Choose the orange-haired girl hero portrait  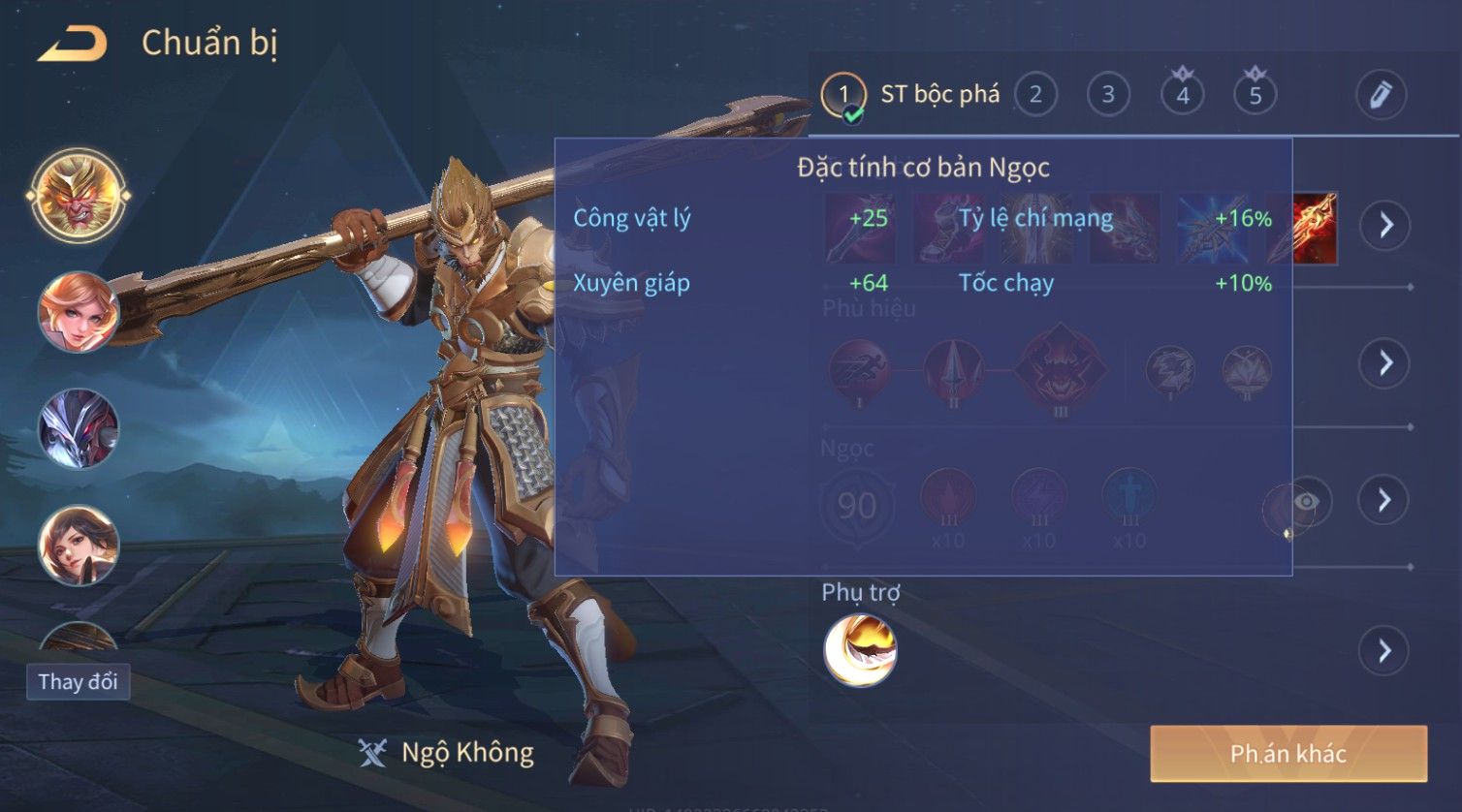click(x=79, y=311)
